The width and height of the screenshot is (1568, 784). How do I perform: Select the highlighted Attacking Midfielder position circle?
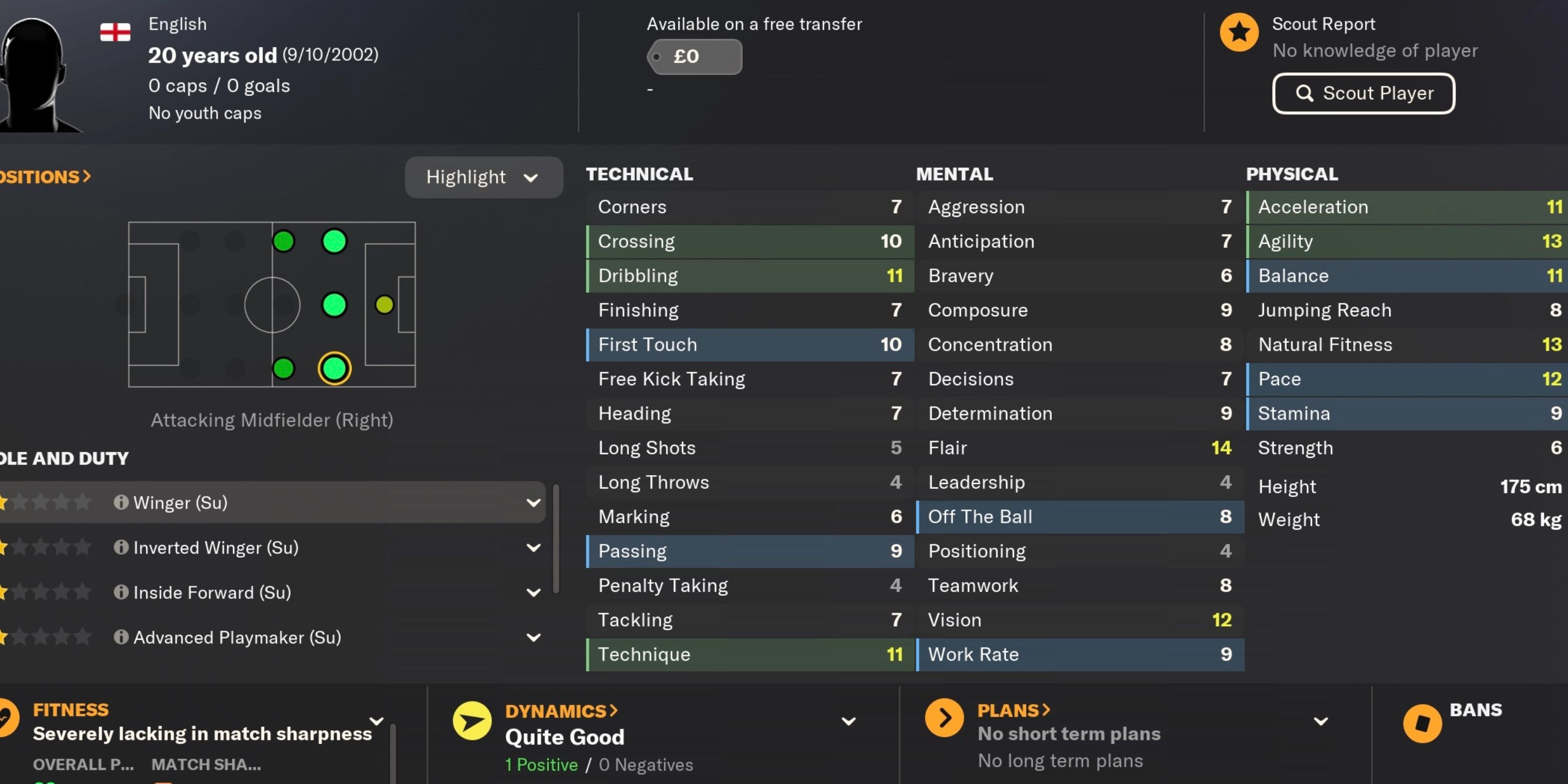334,368
